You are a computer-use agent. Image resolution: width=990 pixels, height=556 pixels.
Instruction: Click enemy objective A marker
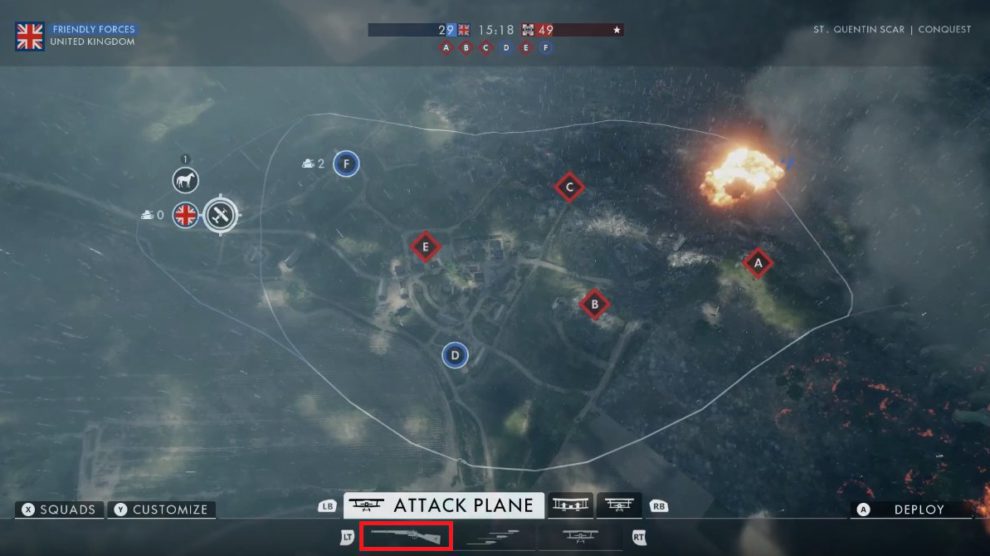click(x=758, y=263)
